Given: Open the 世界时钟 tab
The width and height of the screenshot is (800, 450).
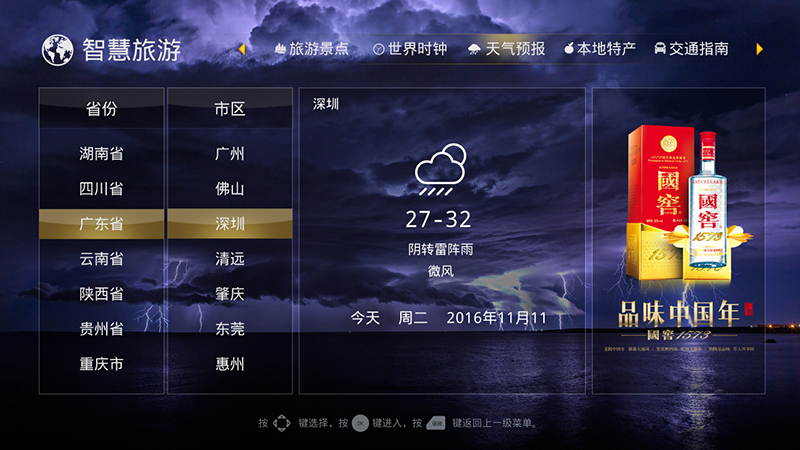Looking at the screenshot, I should tap(409, 48).
